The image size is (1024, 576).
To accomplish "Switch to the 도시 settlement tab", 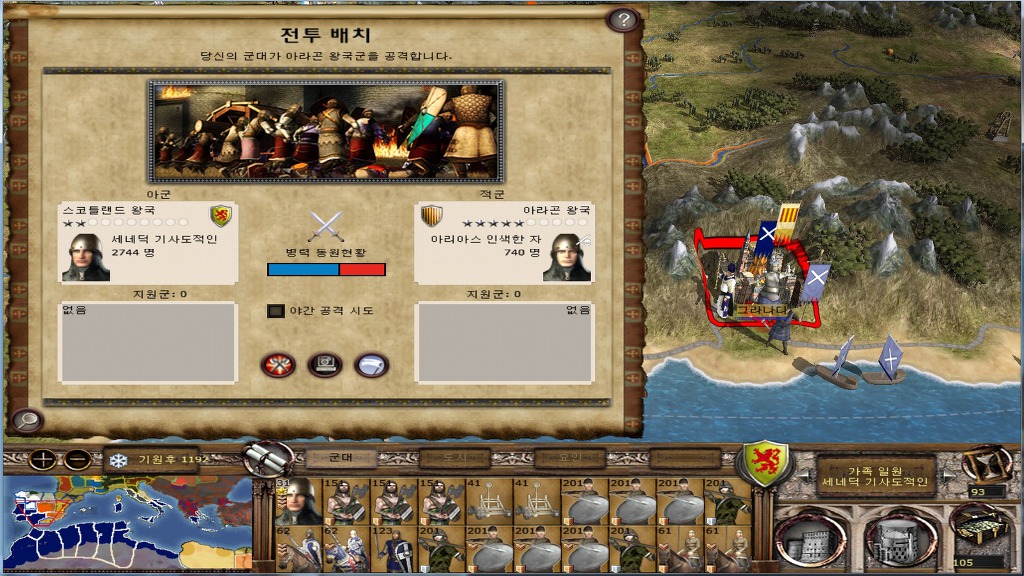I will click(x=454, y=458).
